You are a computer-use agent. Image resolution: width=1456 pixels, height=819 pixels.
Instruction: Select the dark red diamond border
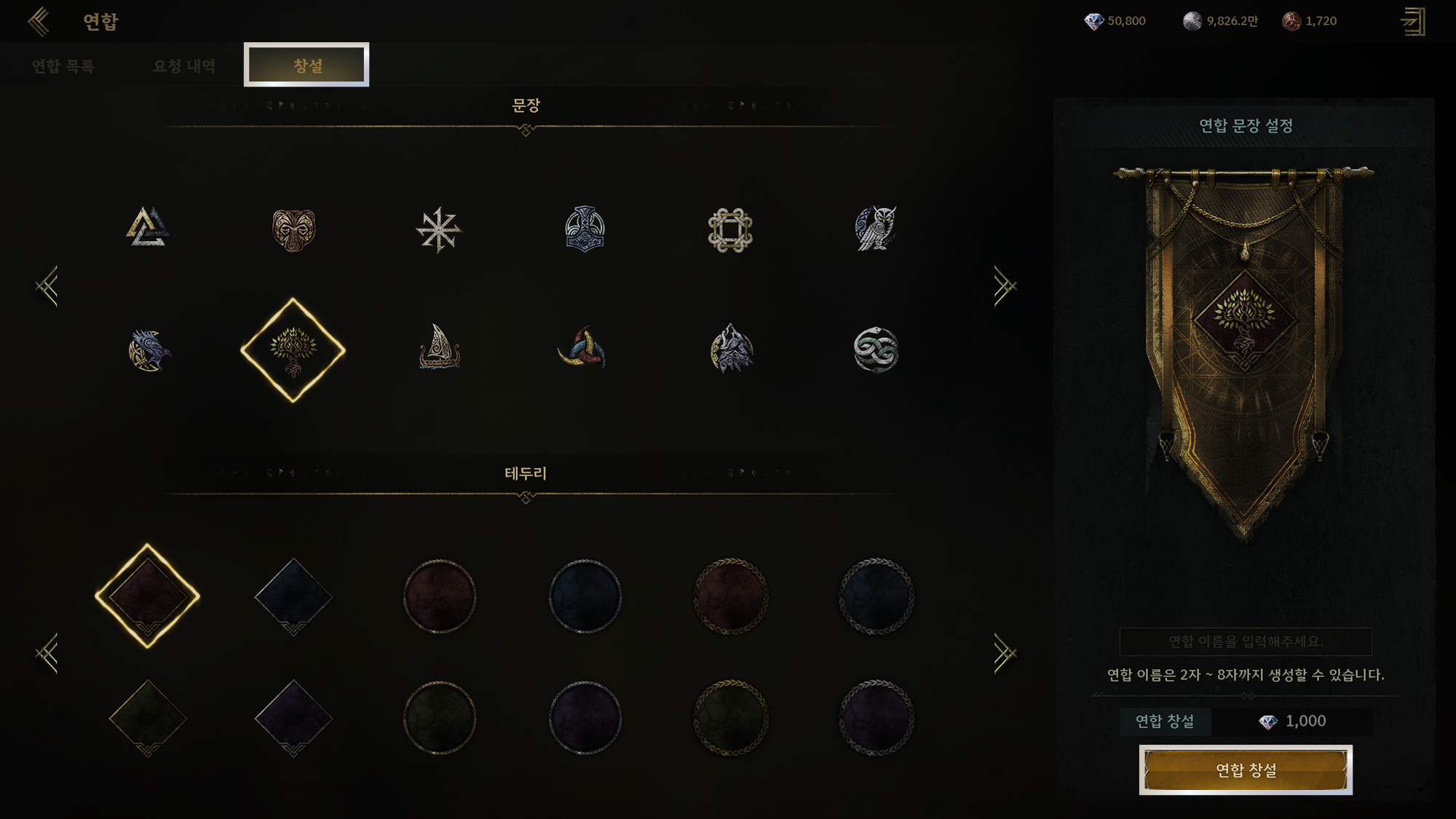[x=148, y=596]
